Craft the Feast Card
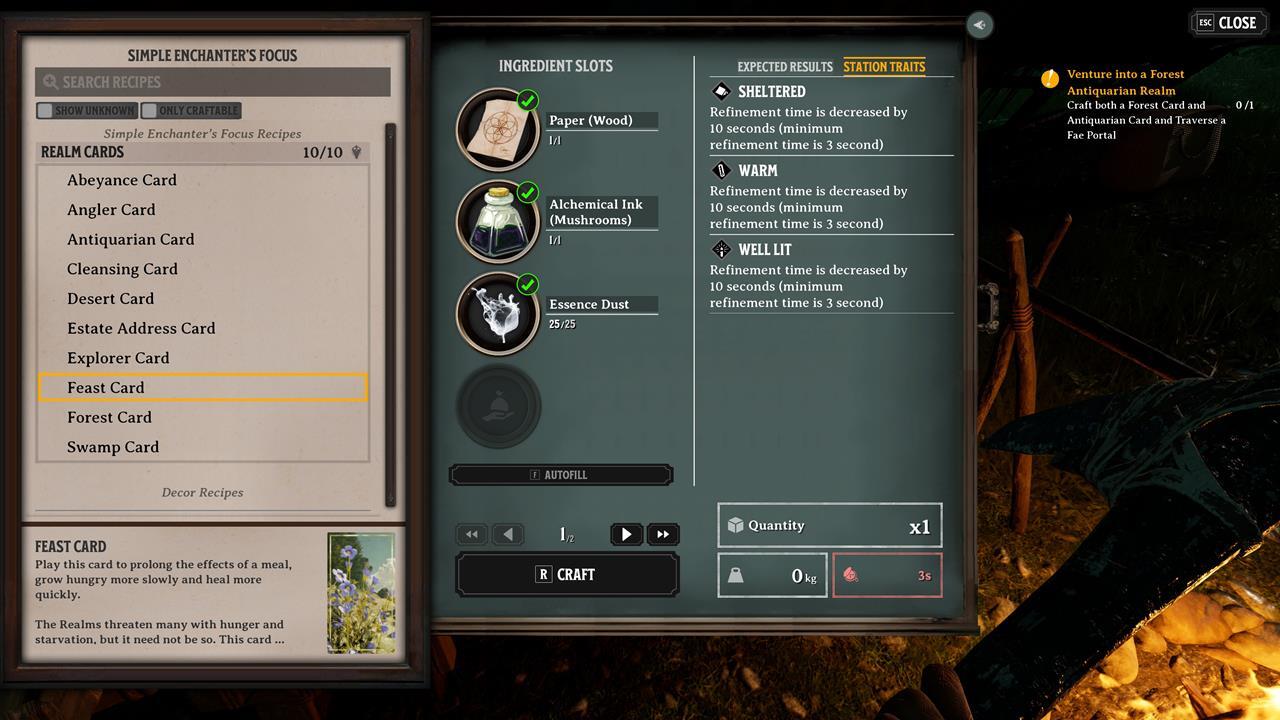This screenshot has height=720, width=1280. click(567, 575)
